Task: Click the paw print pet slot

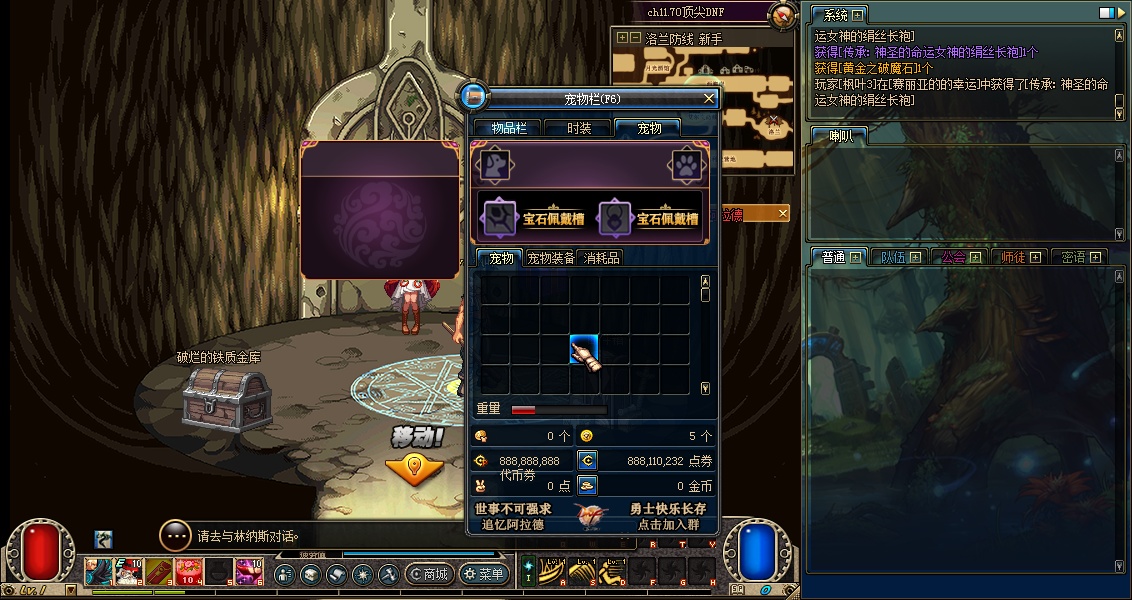Action: coord(685,165)
